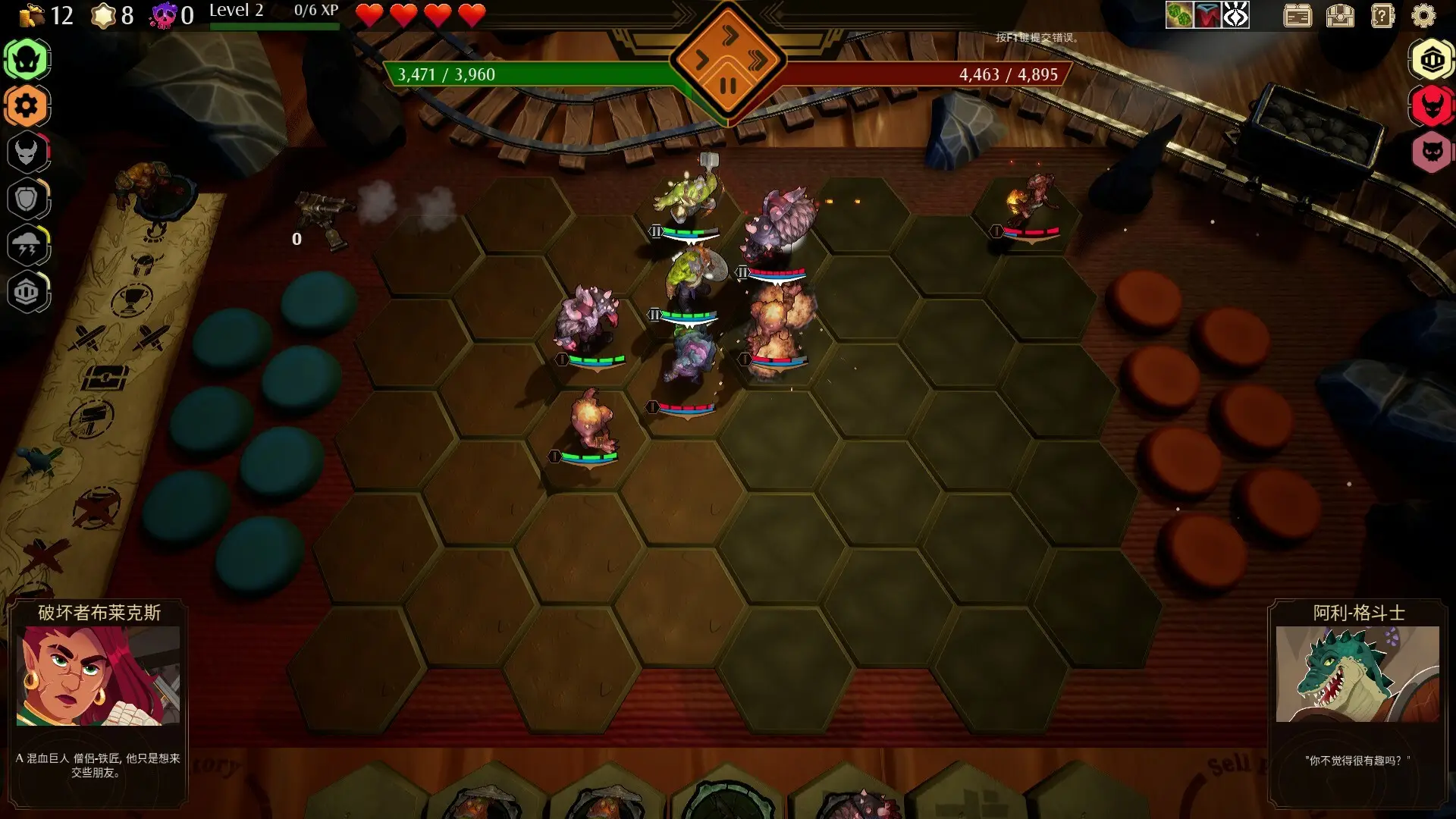
Task: Pause the battle using the center pause button
Action: pos(728,86)
